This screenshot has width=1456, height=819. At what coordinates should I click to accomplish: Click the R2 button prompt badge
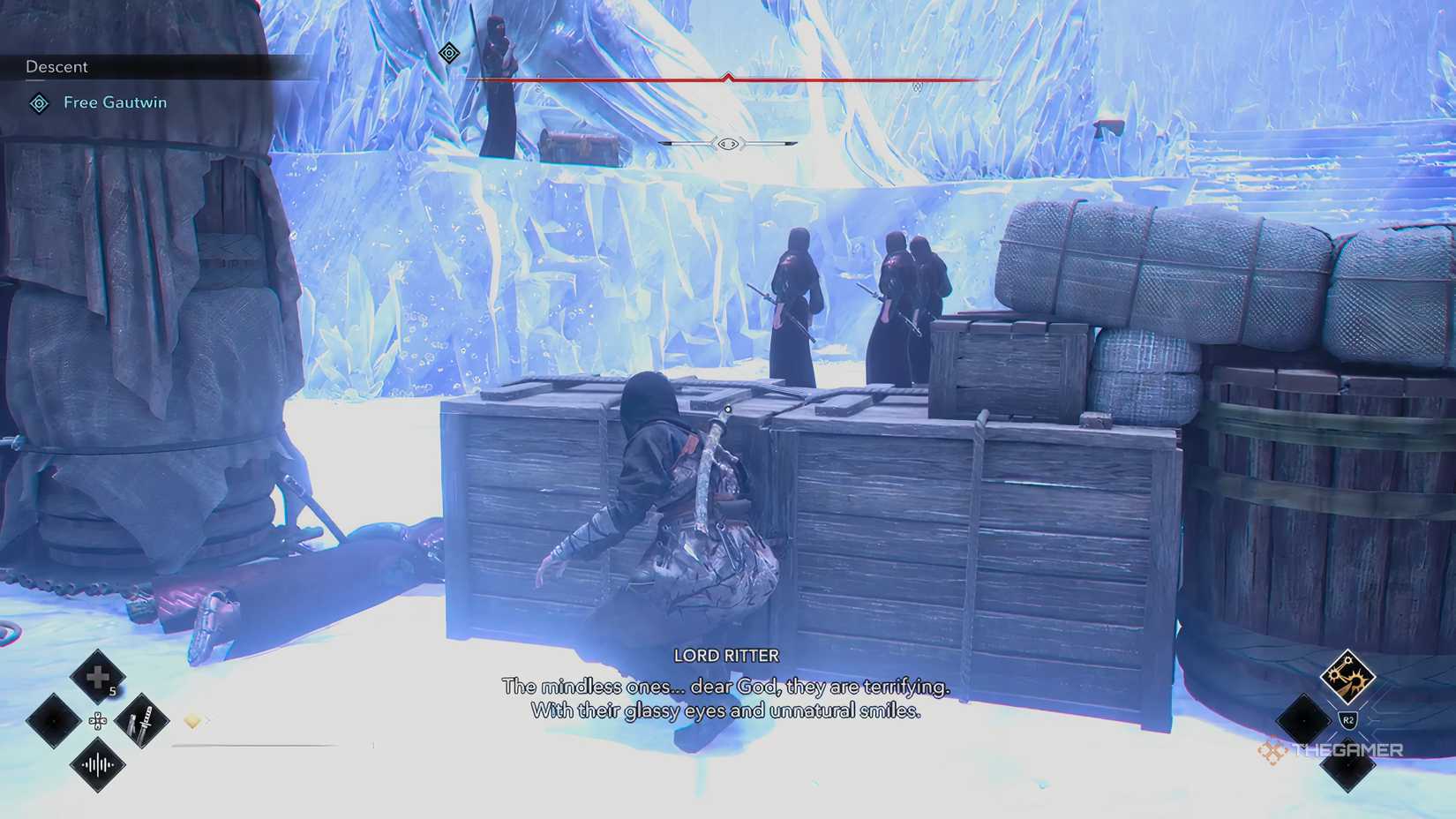click(1347, 718)
